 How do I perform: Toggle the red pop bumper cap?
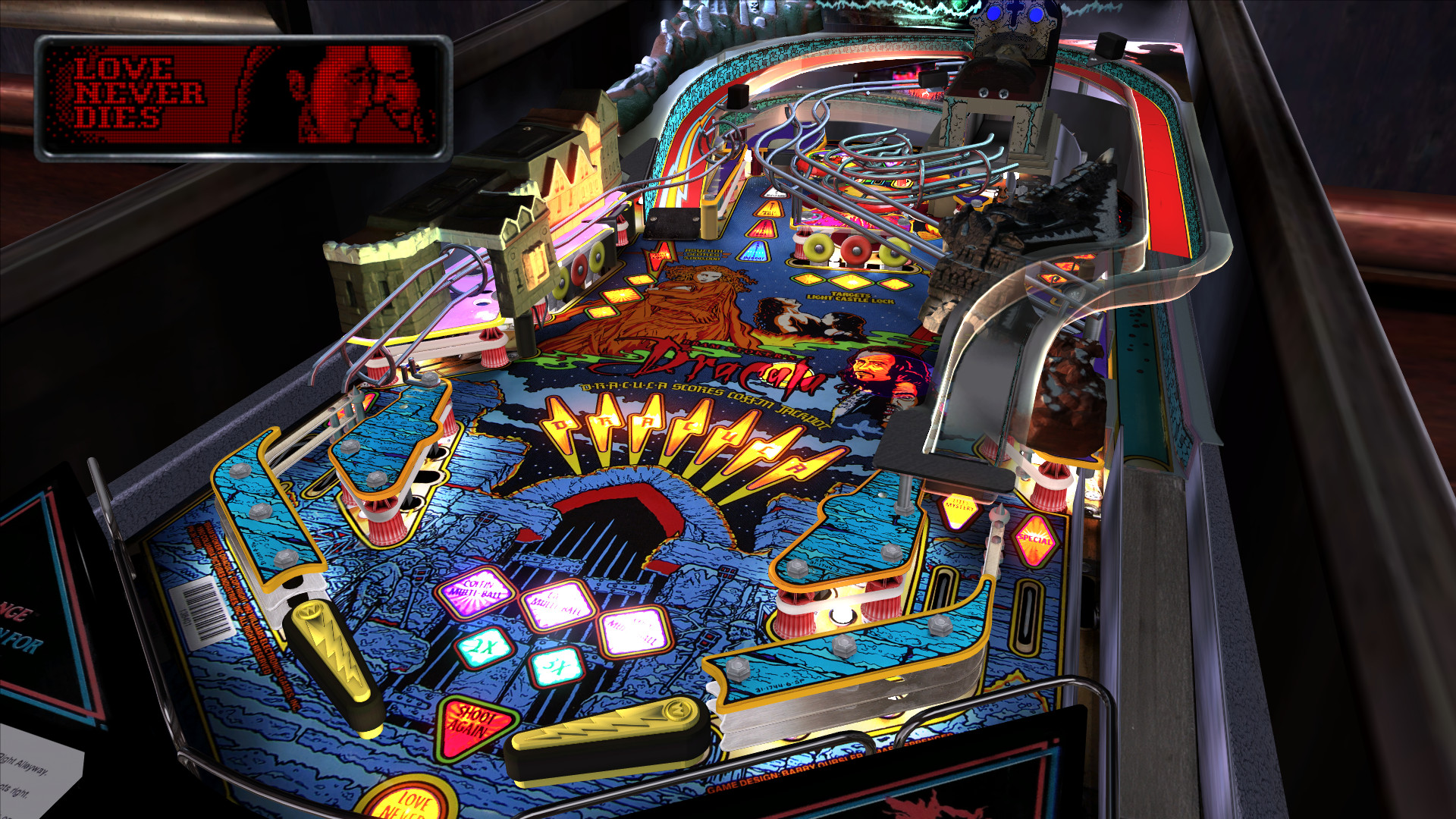(855, 250)
